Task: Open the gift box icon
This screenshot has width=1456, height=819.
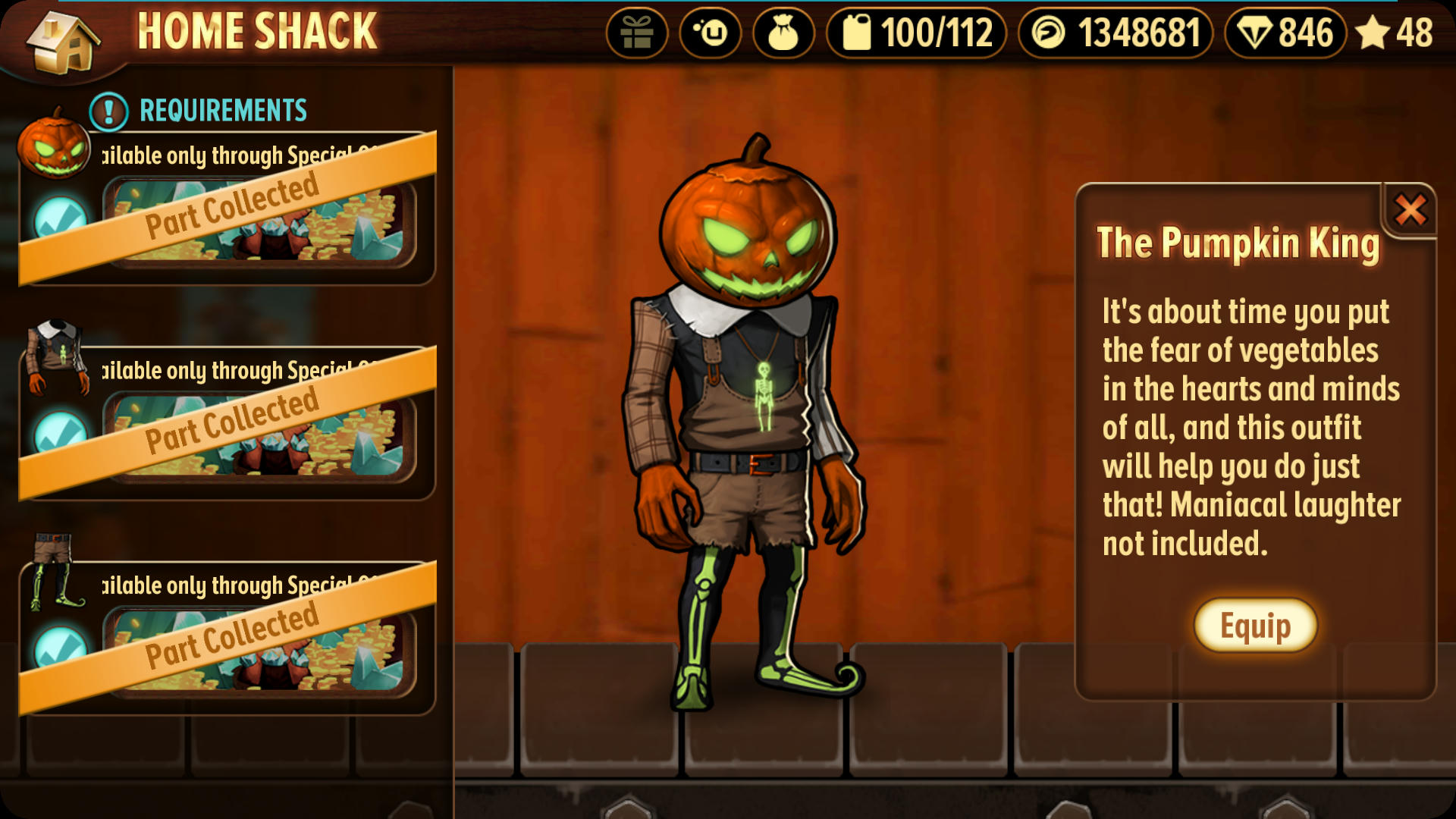Action: coord(636,33)
